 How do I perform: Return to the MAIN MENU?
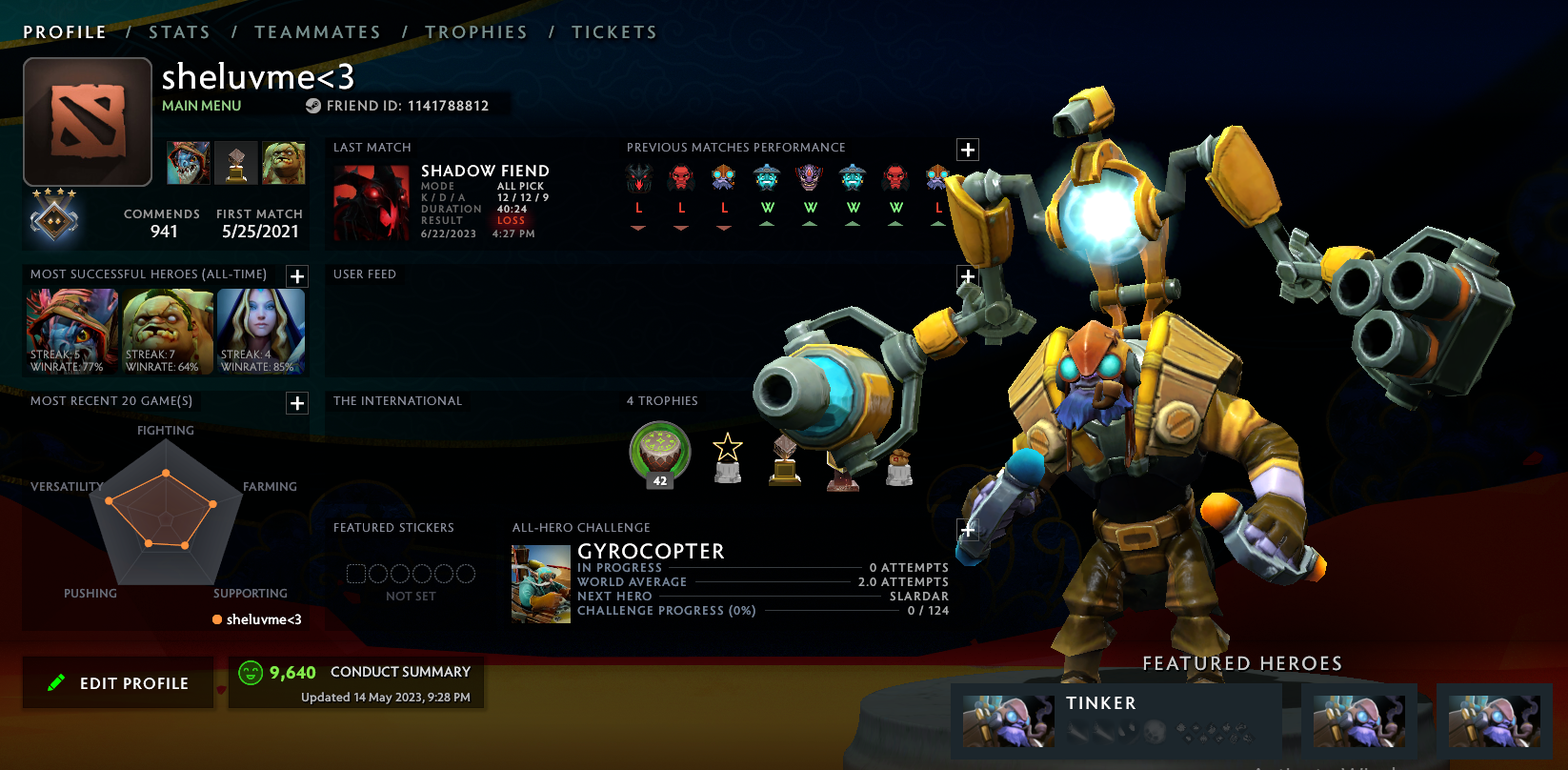201,106
